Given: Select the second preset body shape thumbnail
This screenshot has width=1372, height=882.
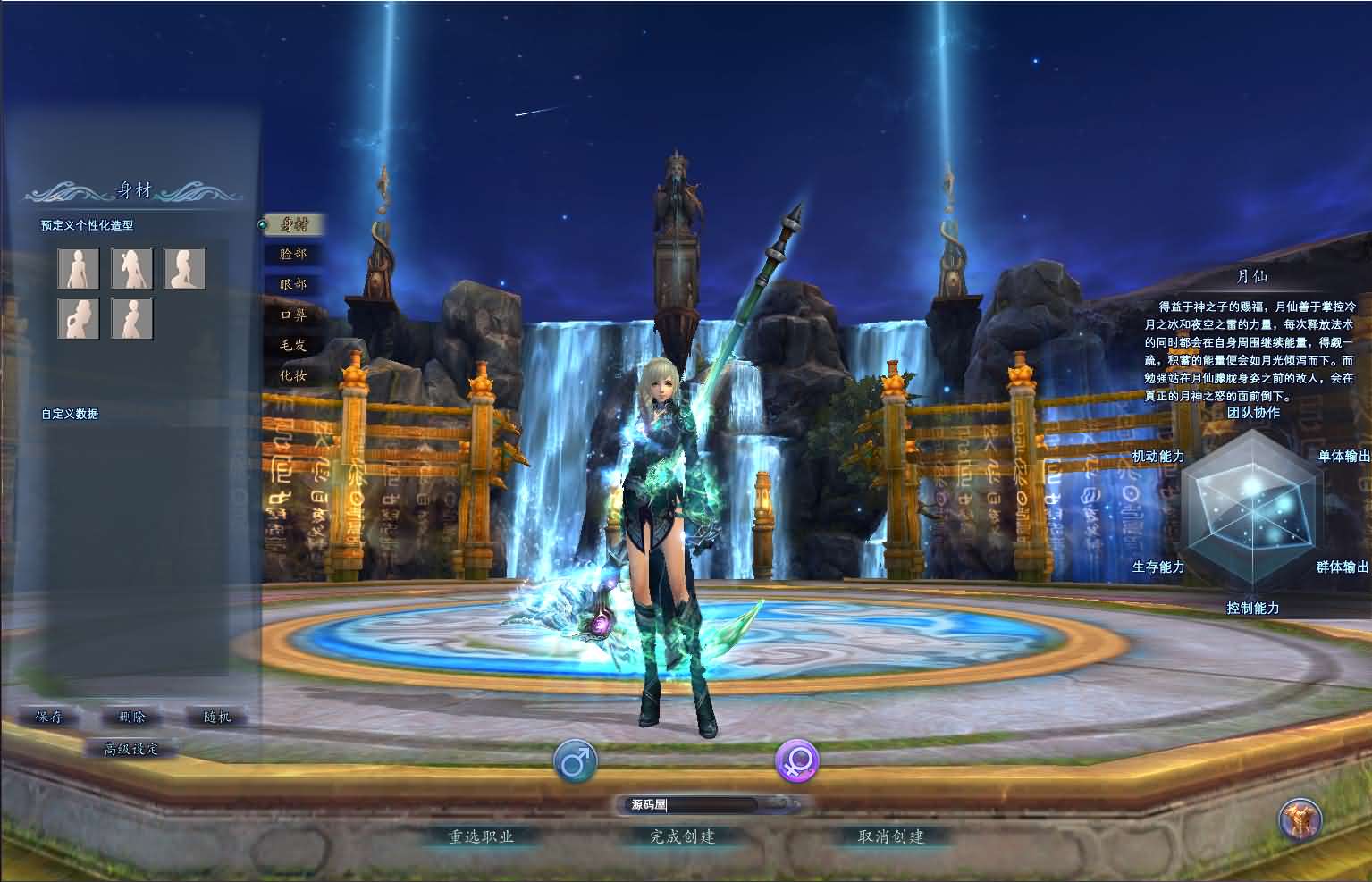Looking at the screenshot, I should 131,267.
